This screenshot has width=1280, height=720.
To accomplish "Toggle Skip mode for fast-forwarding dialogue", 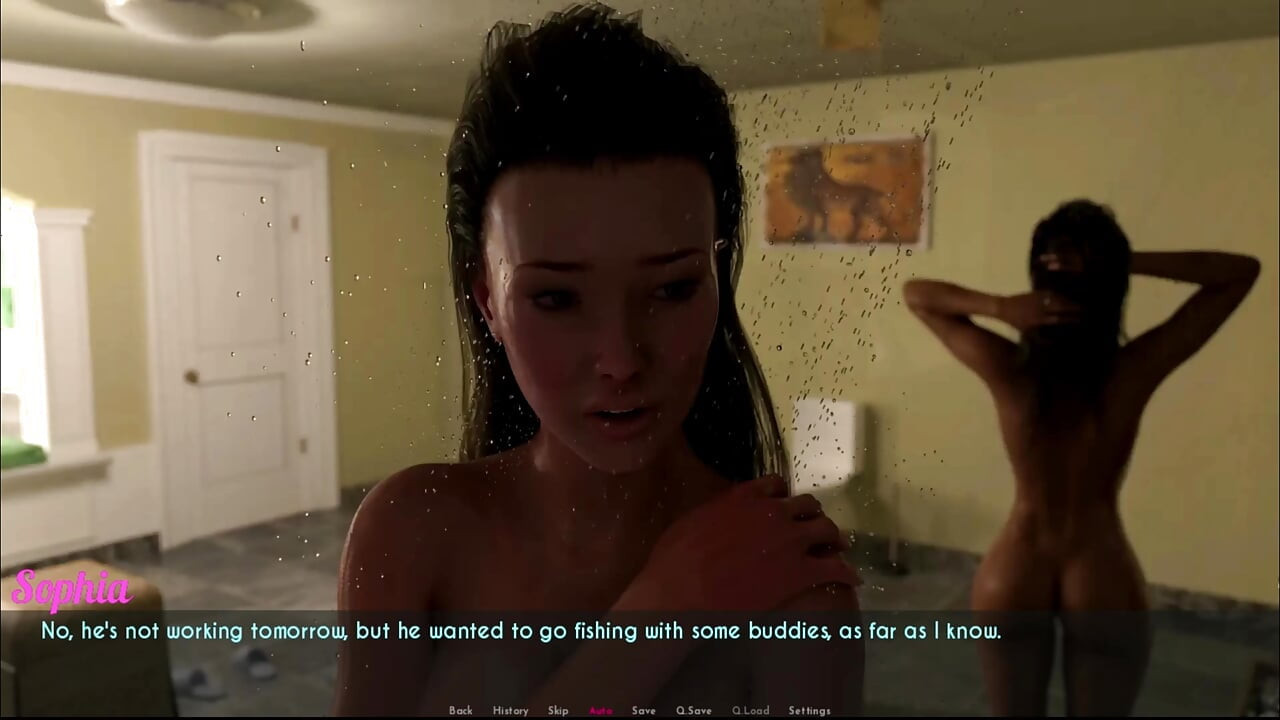I will coord(557,710).
